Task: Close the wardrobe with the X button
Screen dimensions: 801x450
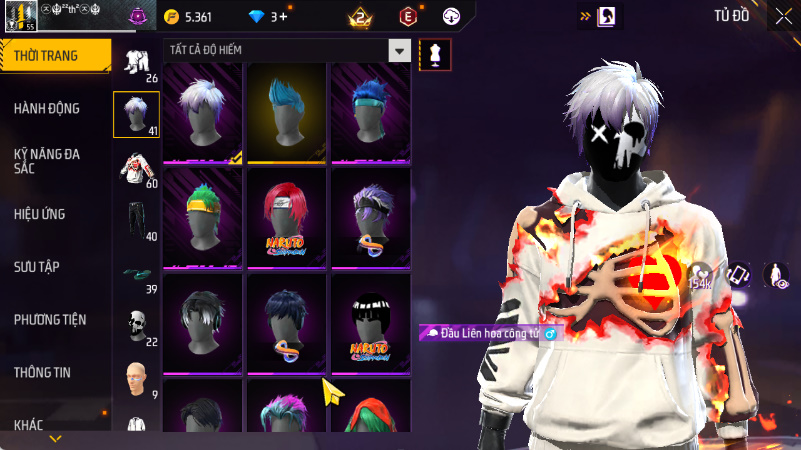Action: pos(783,15)
